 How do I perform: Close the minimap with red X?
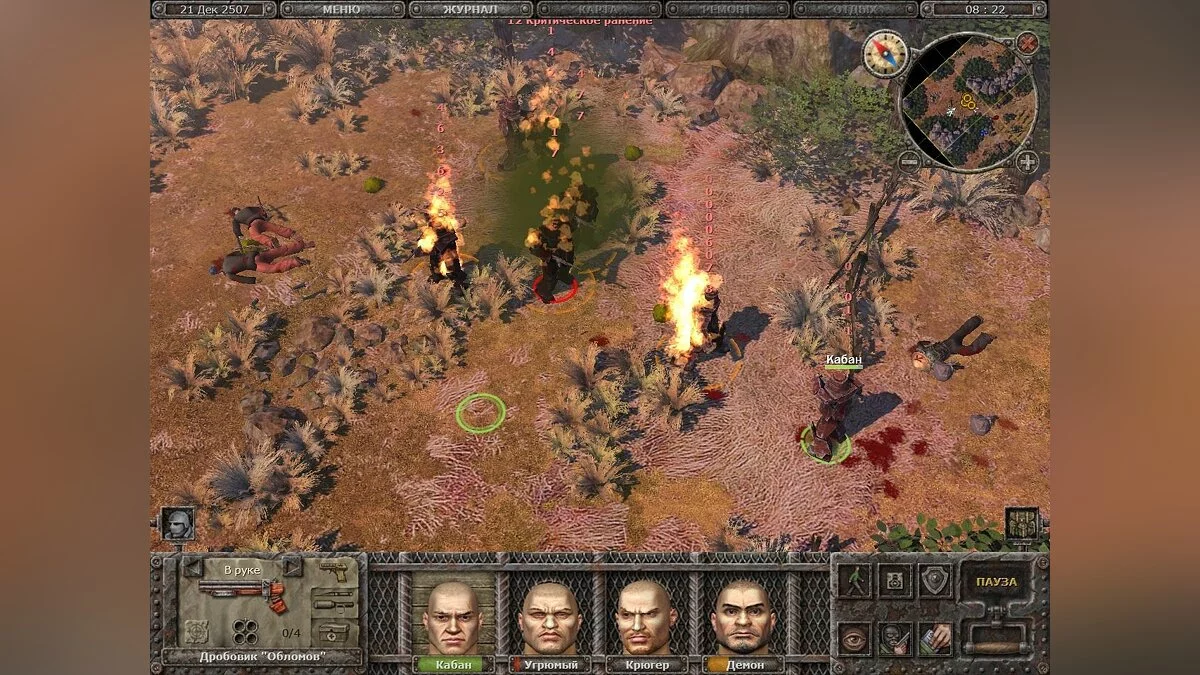1027,43
